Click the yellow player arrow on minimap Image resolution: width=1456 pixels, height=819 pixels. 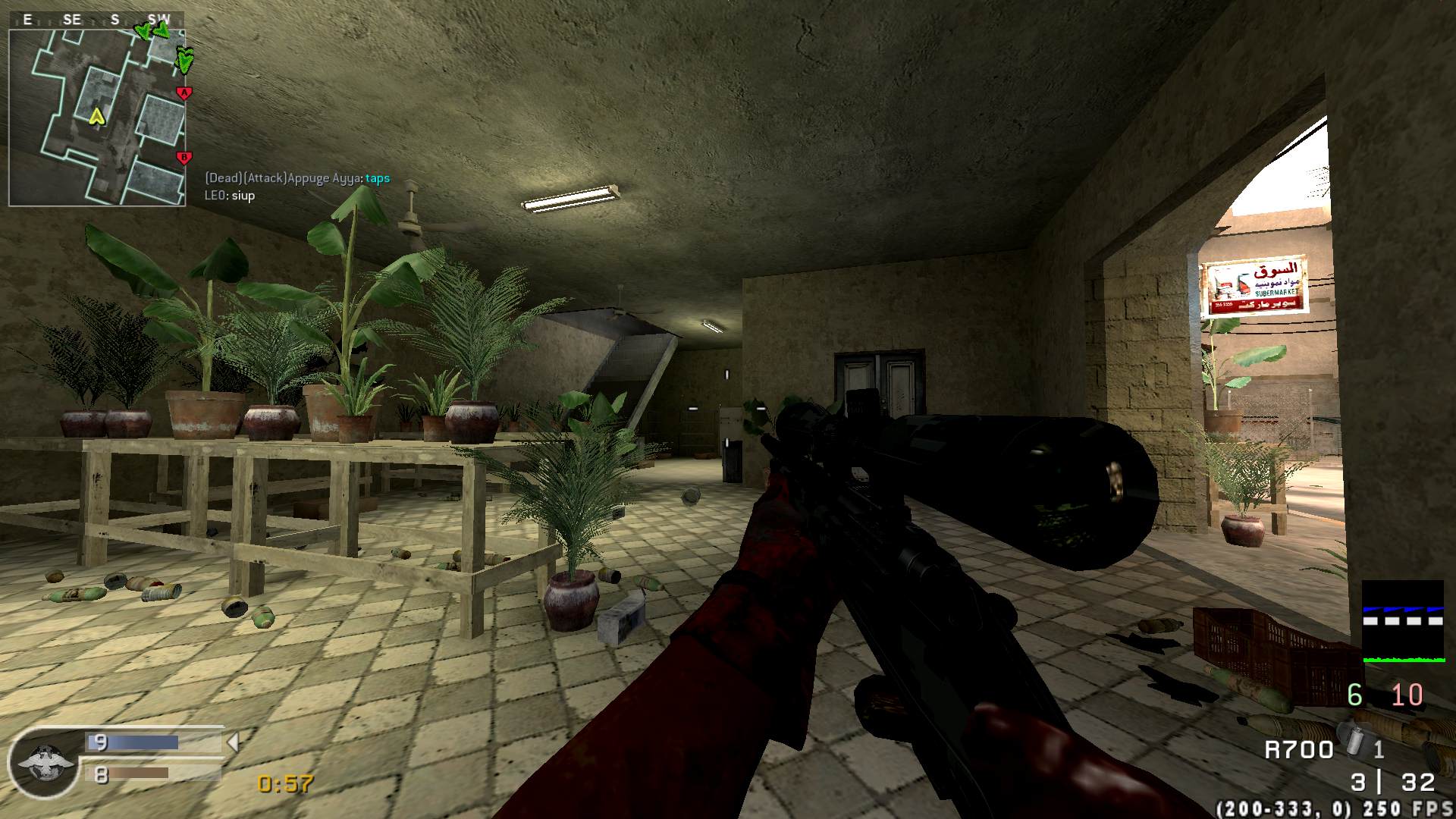pyautogui.click(x=96, y=116)
